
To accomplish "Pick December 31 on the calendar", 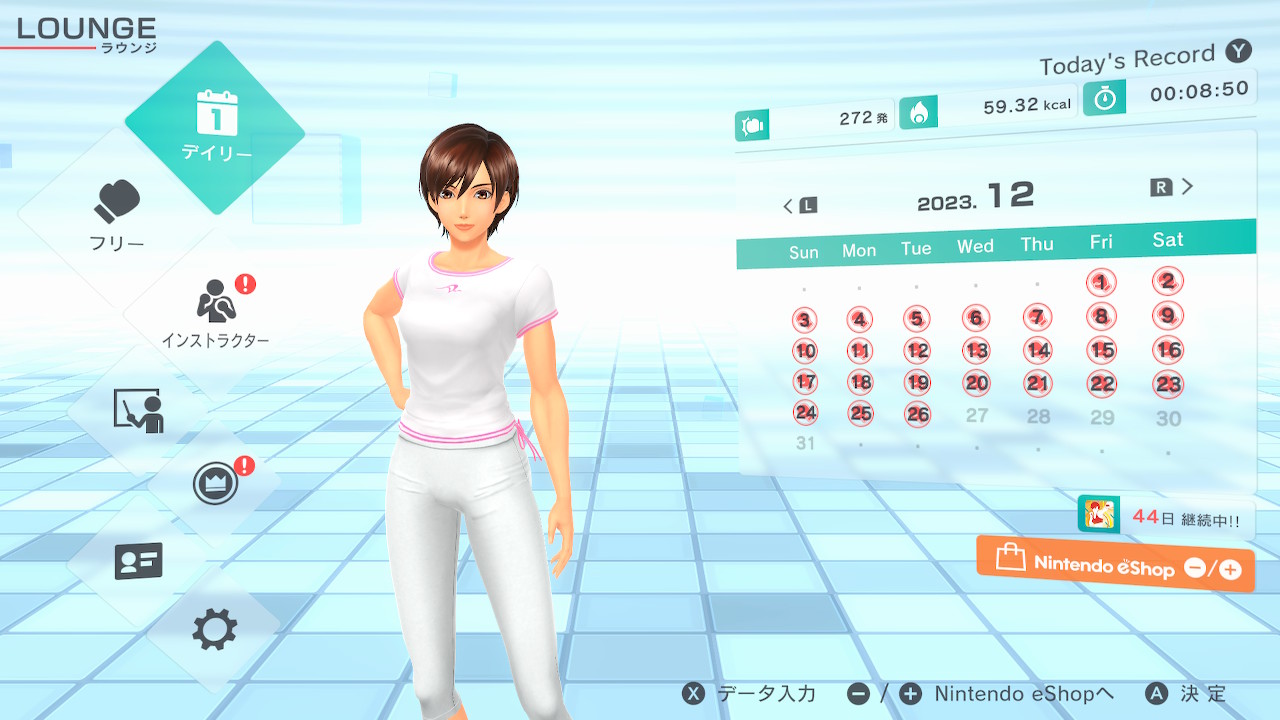I will pos(805,443).
